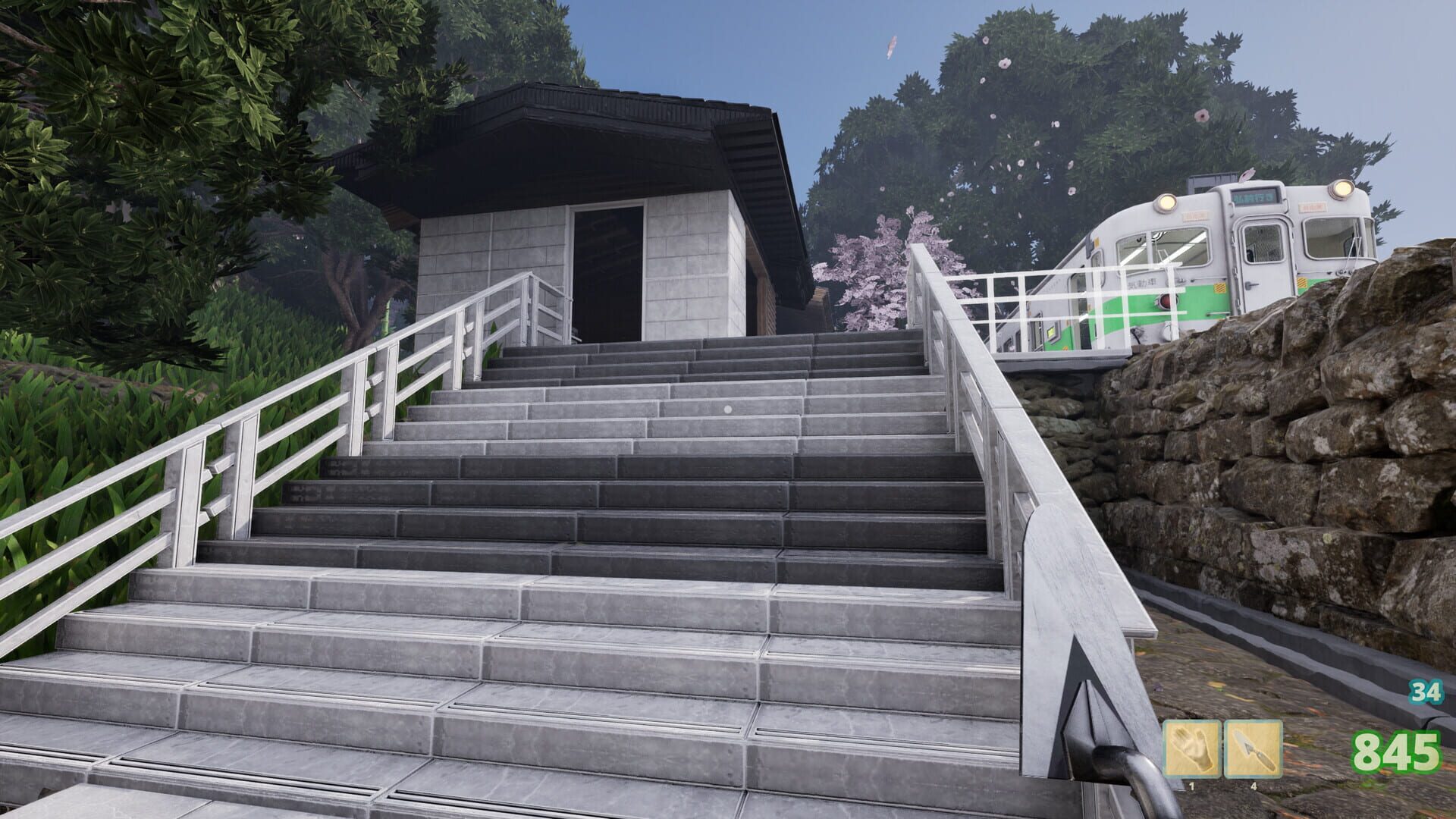Viewport: 1456px width, 819px height.
Task: Click the glove item's yellow inventory tile
Action: (1193, 749)
